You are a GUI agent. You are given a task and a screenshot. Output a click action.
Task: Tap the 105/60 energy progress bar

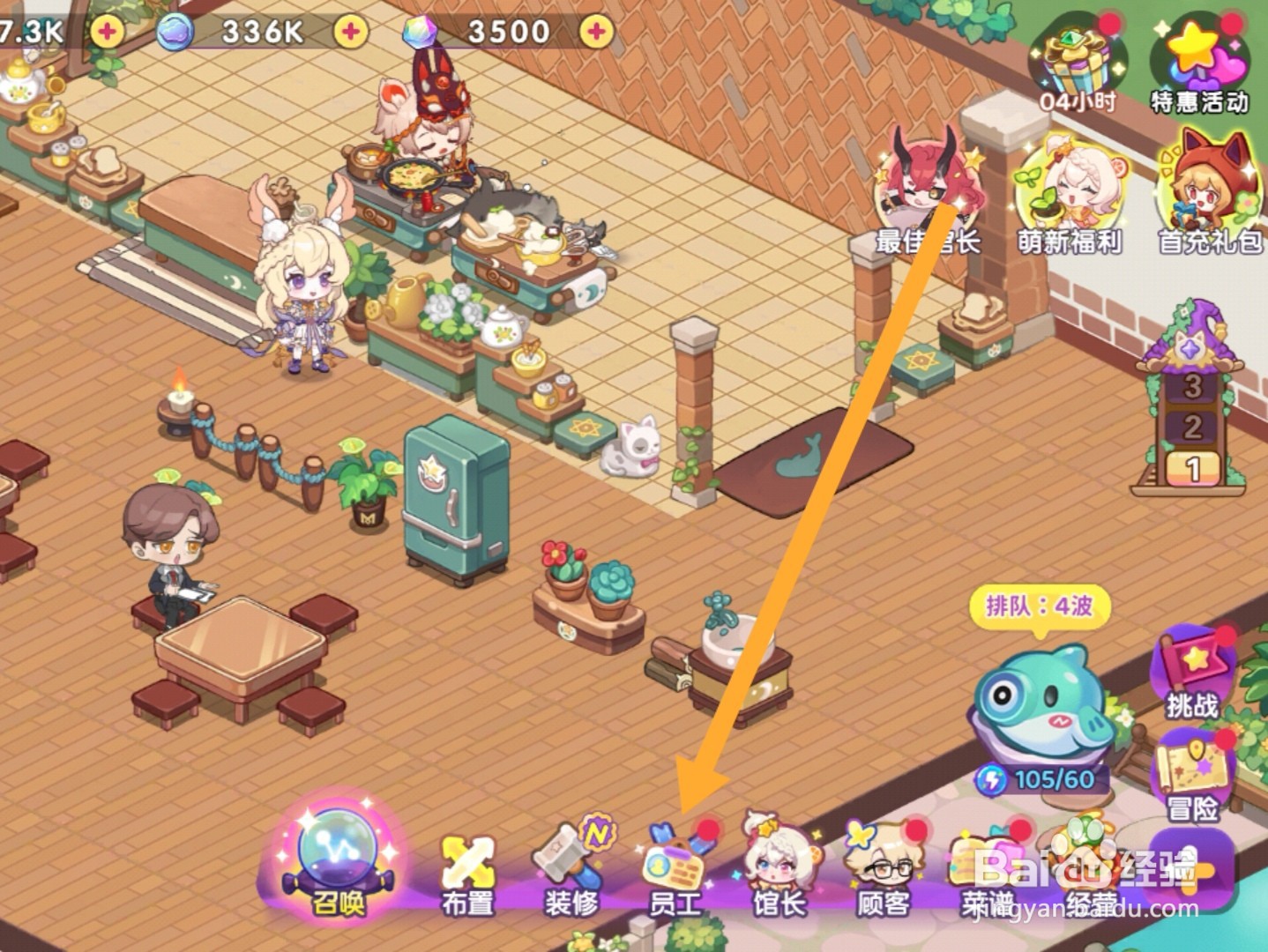[x=1041, y=779]
